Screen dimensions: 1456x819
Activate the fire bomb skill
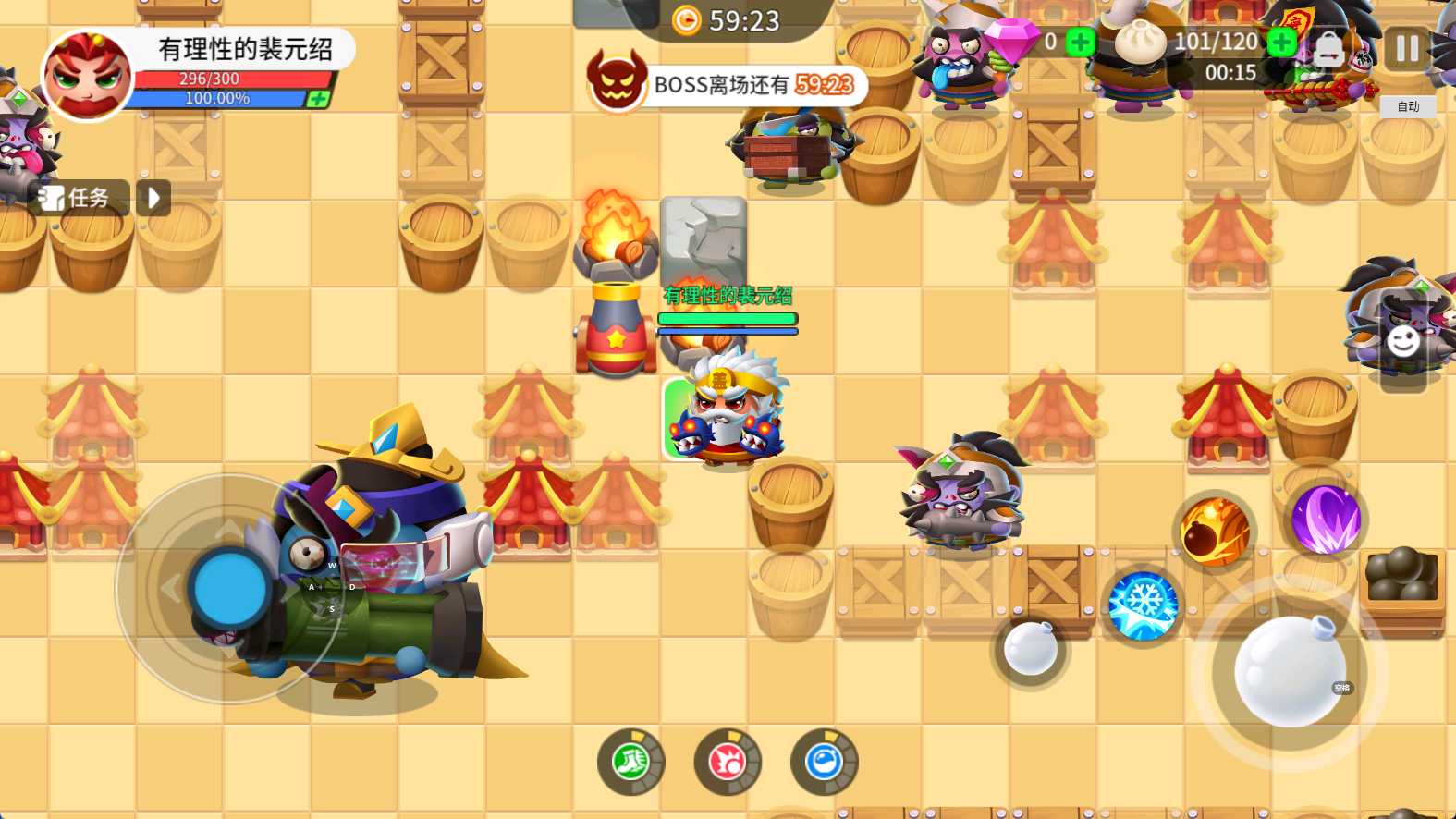pyautogui.click(x=1215, y=531)
